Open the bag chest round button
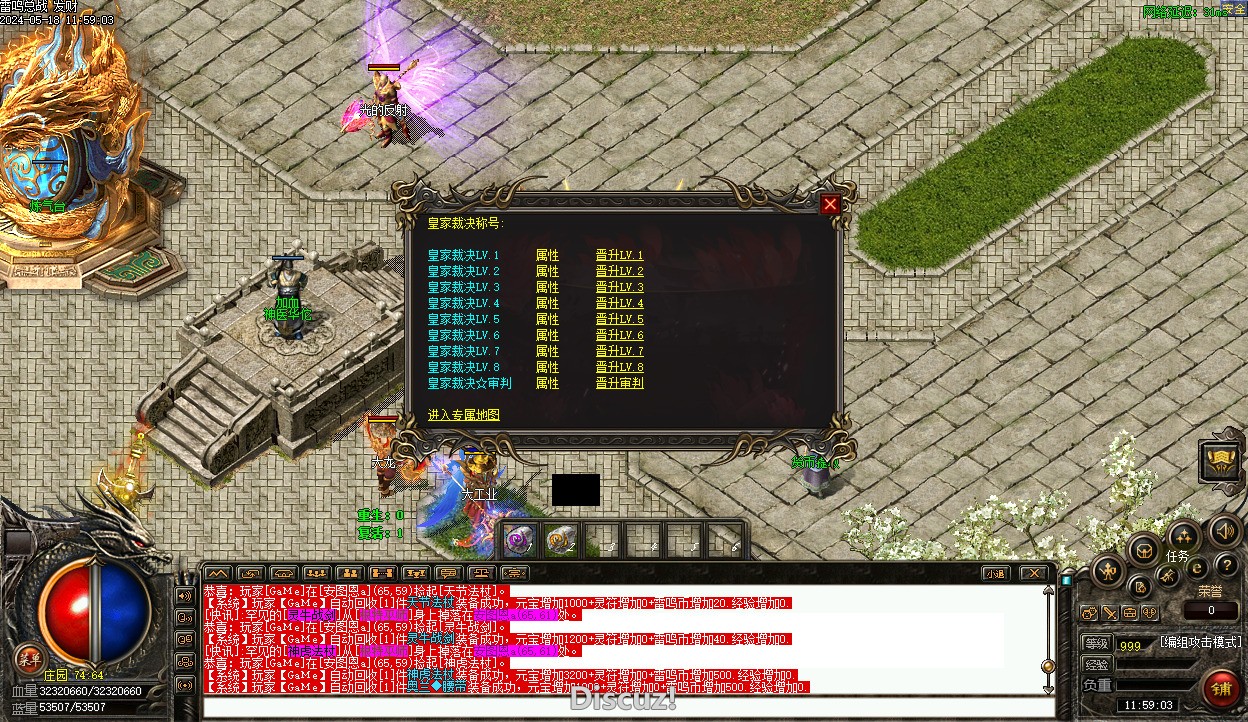 click(x=1144, y=550)
